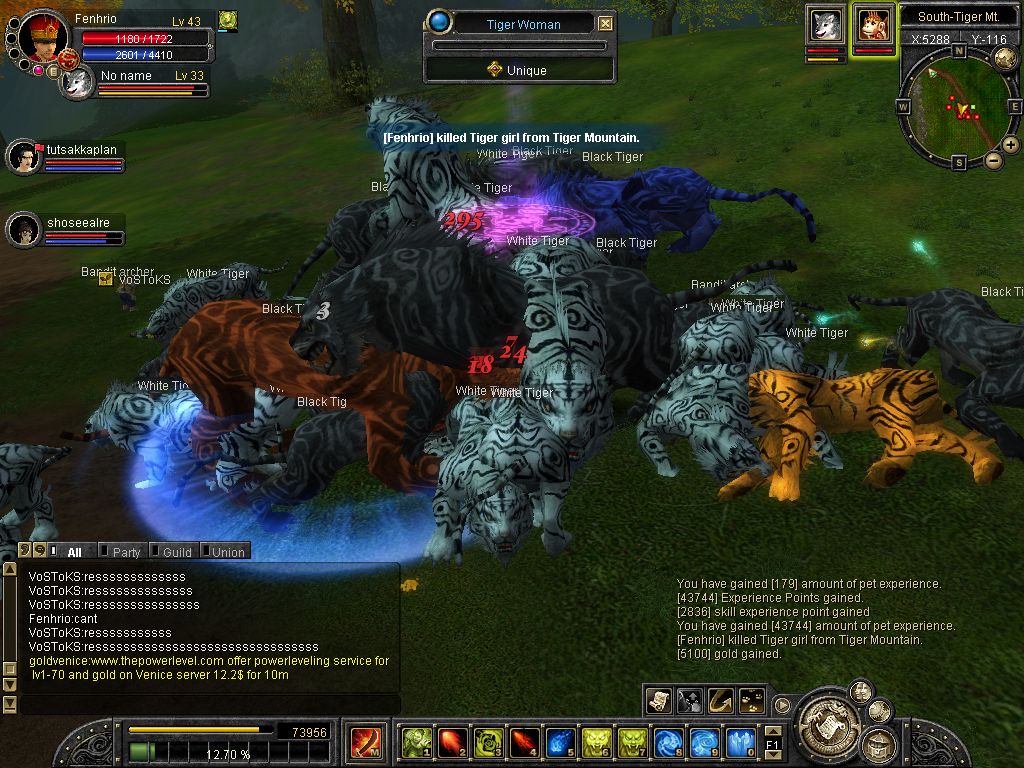
Task: Select the monkey pet portrait window
Action: tap(873, 25)
